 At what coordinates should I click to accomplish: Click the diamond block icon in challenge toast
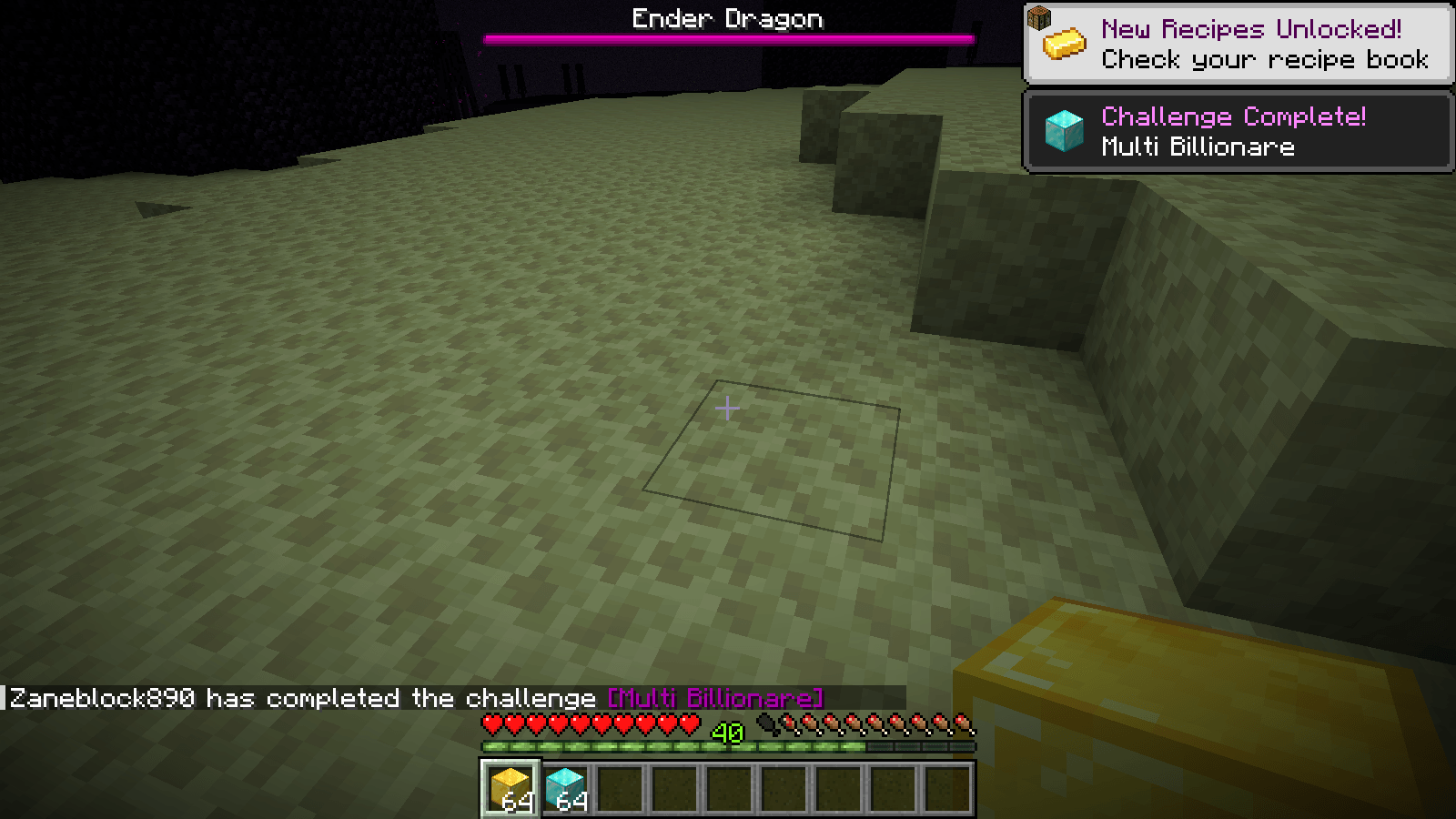[x=1064, y=130]
